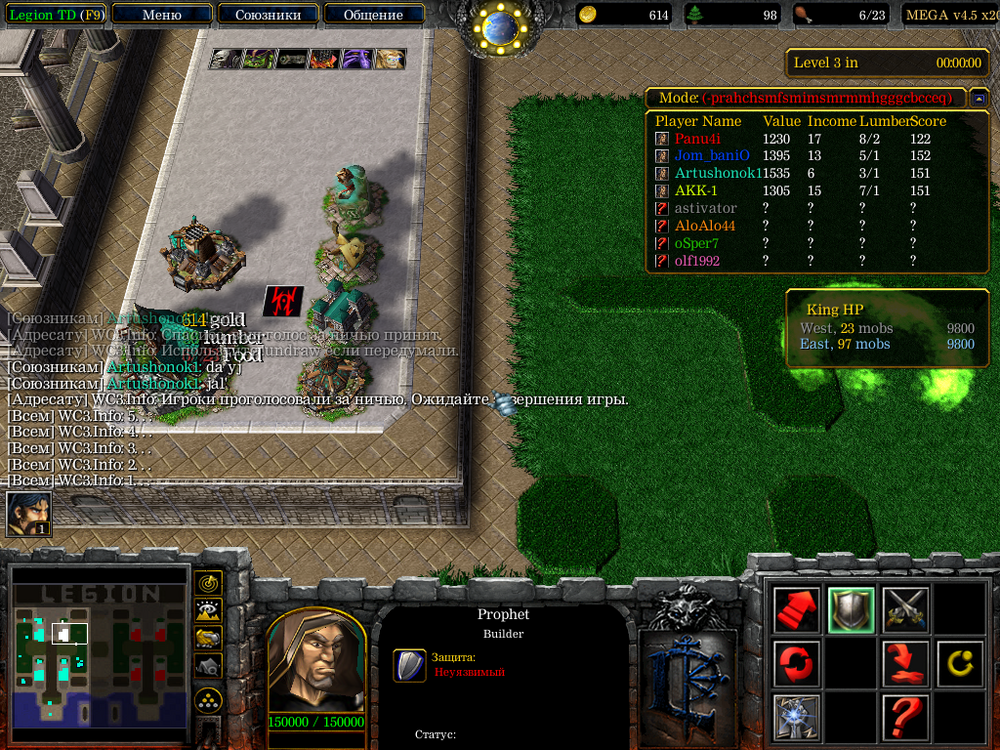This screenshot has width=1000, height=750.
Task: Open the red question mark help command
Action: point(905,717)
